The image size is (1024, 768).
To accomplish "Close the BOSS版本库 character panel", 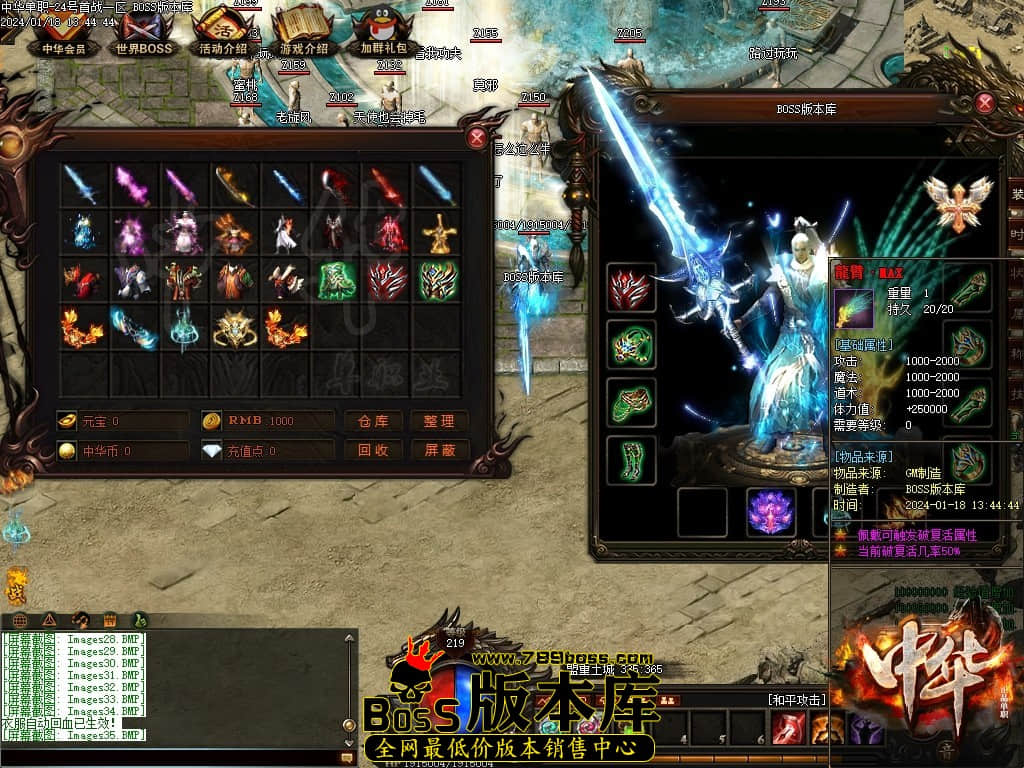I will 985,102.
